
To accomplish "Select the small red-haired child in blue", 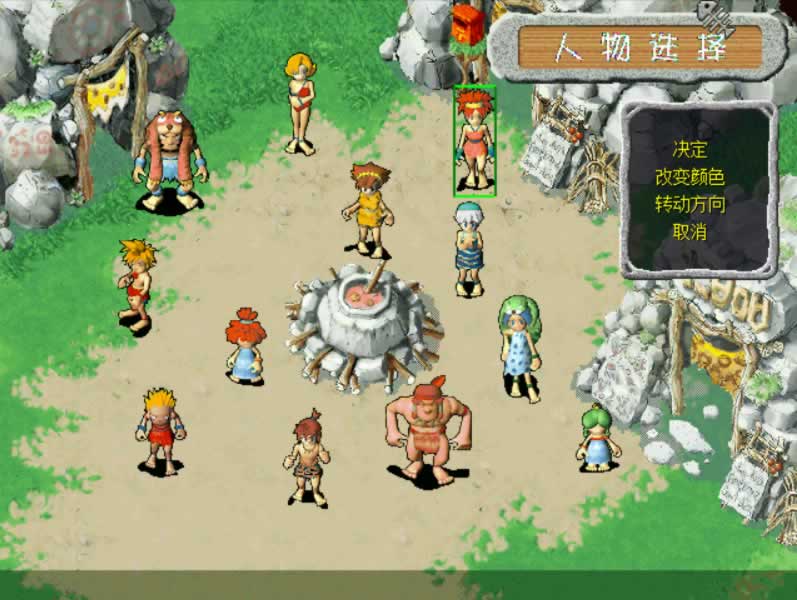I will point(244,346).
